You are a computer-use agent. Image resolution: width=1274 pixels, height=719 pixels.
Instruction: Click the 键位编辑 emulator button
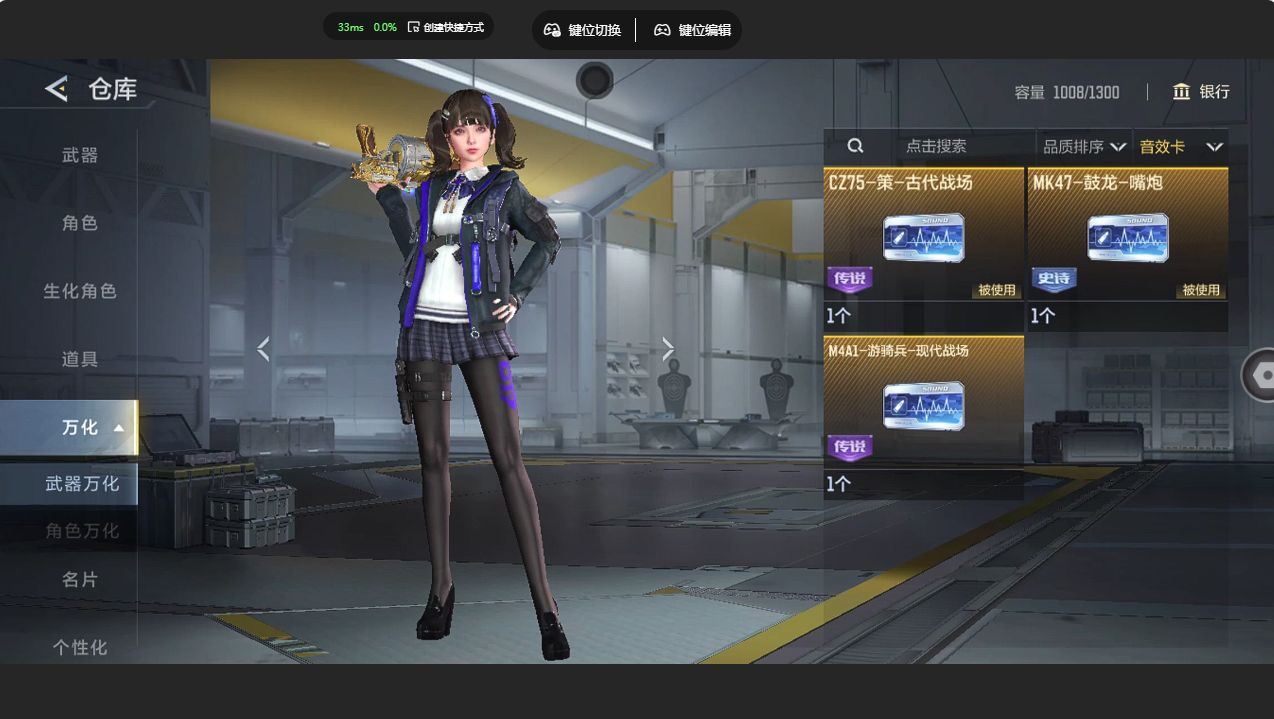(692, 30)
